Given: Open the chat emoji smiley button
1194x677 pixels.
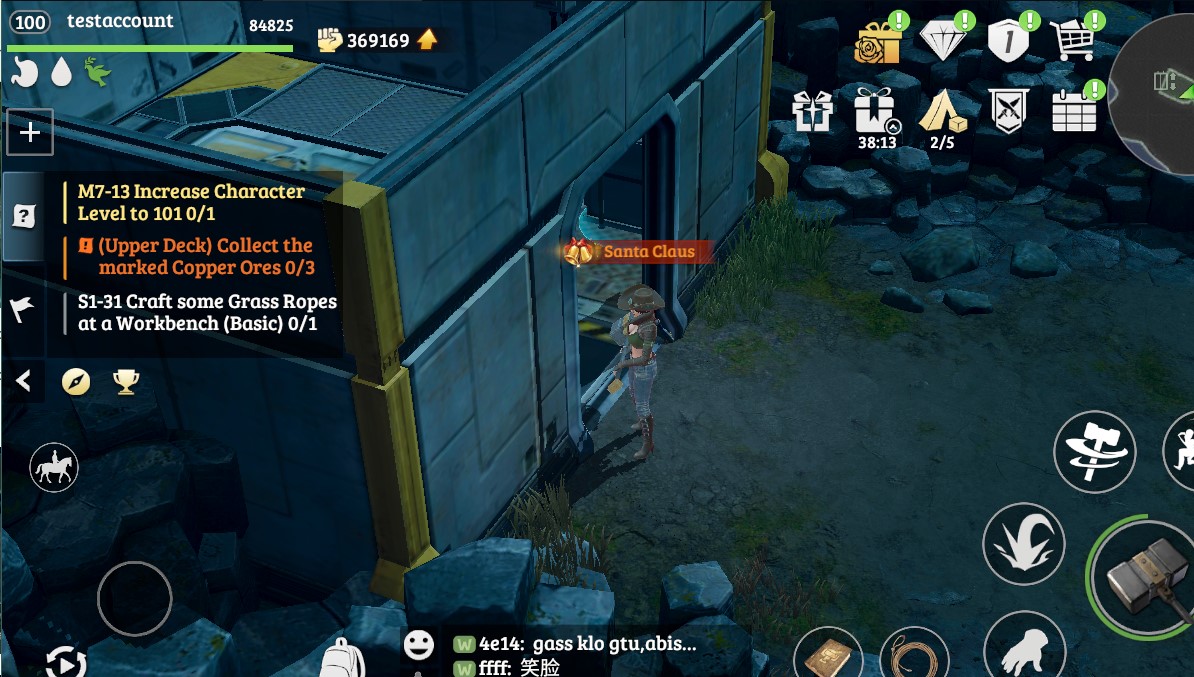Looking at the screenshot, I should coord(418,645).
